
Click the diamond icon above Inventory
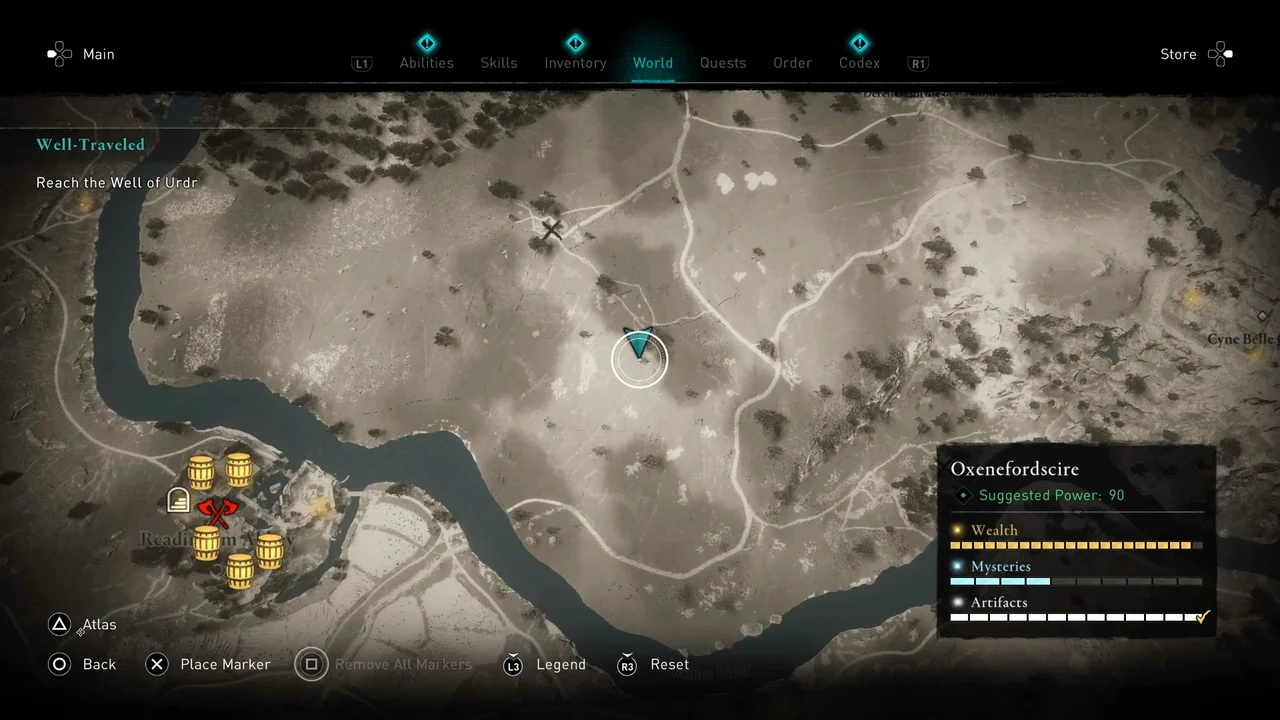pyautogui.click(x=575, y=43)
